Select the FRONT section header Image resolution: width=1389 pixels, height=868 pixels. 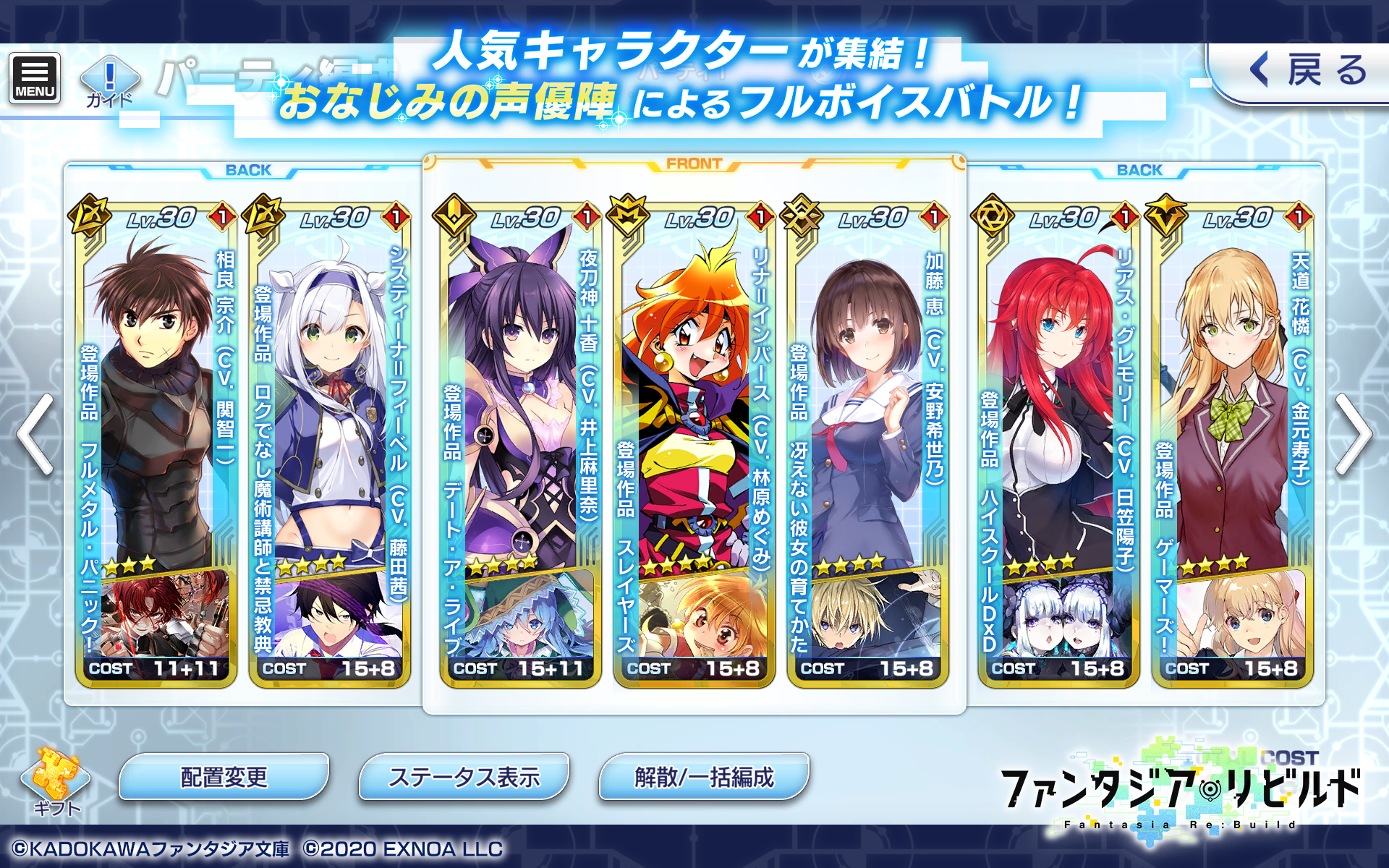[694, 165]
